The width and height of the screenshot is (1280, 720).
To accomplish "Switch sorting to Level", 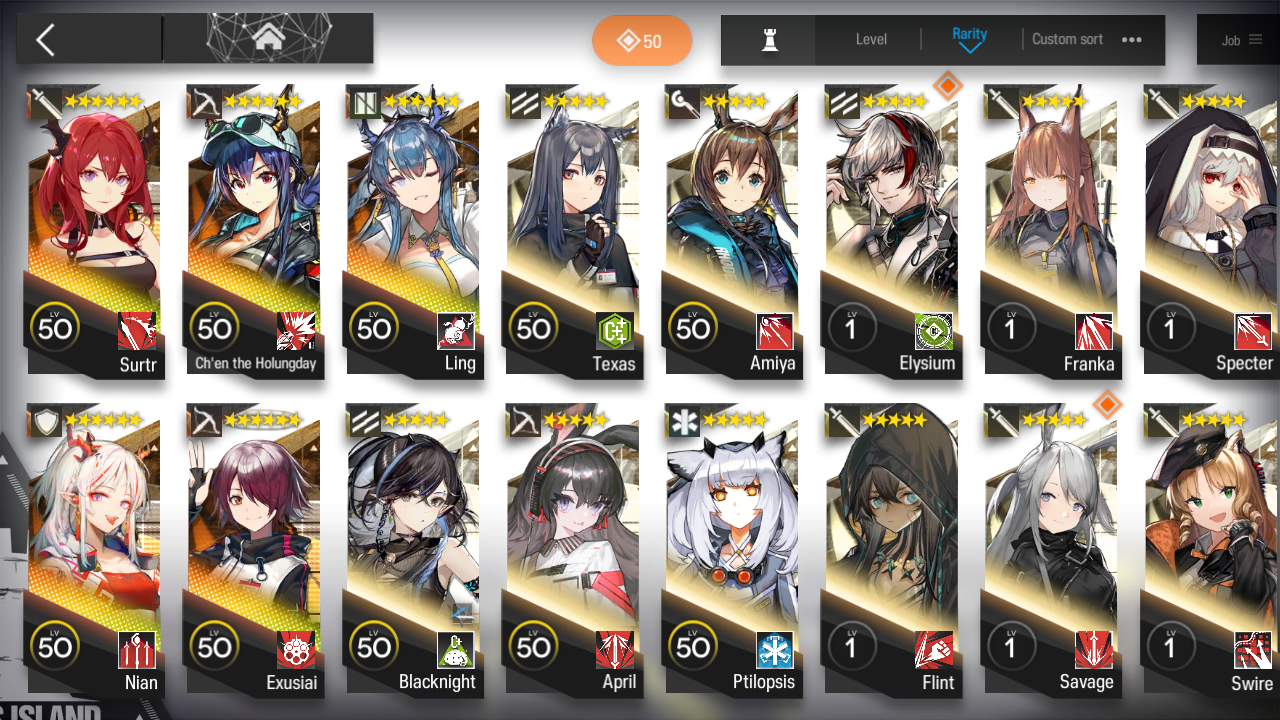I will pos(870,39).
